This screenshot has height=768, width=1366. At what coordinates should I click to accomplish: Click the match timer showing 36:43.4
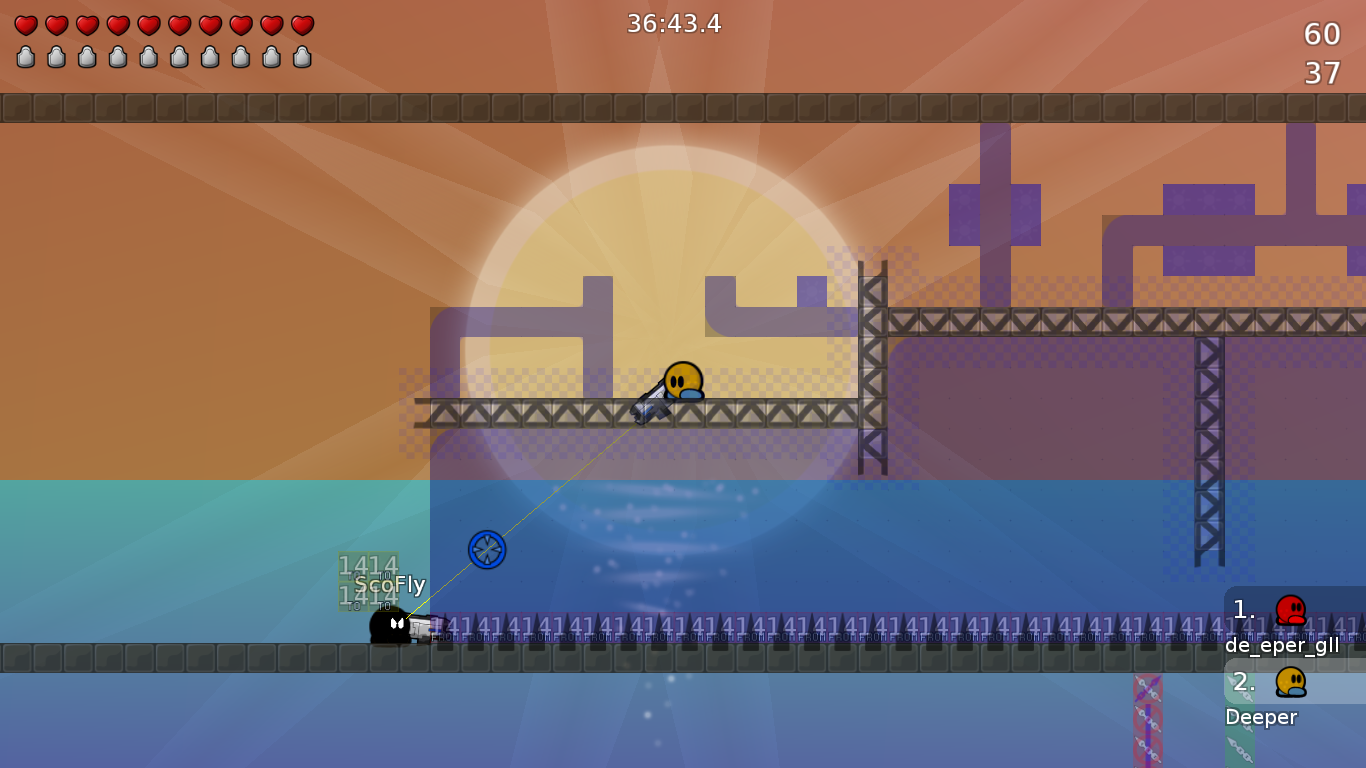coord(673,24)
